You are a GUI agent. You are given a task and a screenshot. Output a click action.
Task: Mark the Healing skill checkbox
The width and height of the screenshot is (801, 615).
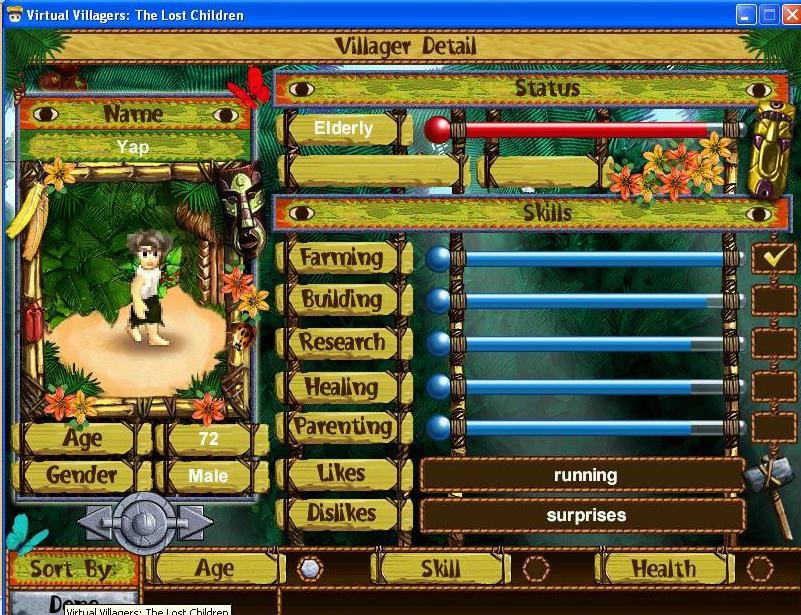773,385
